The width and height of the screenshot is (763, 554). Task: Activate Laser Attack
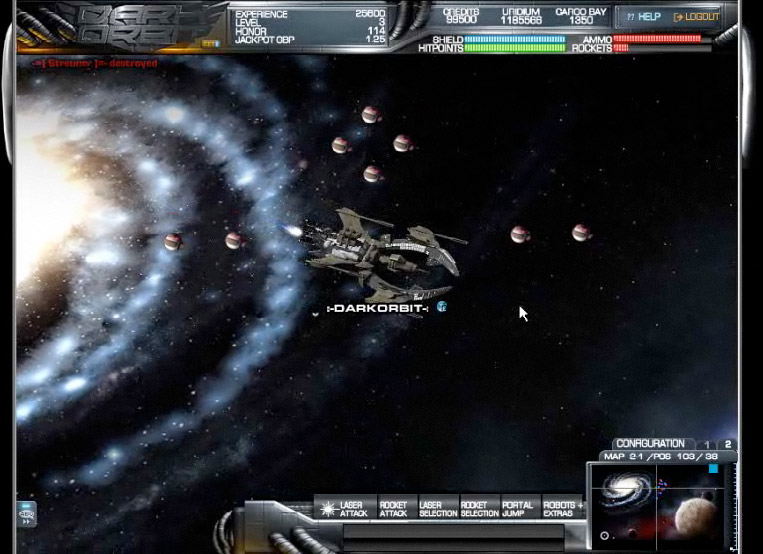click(343, 509)
